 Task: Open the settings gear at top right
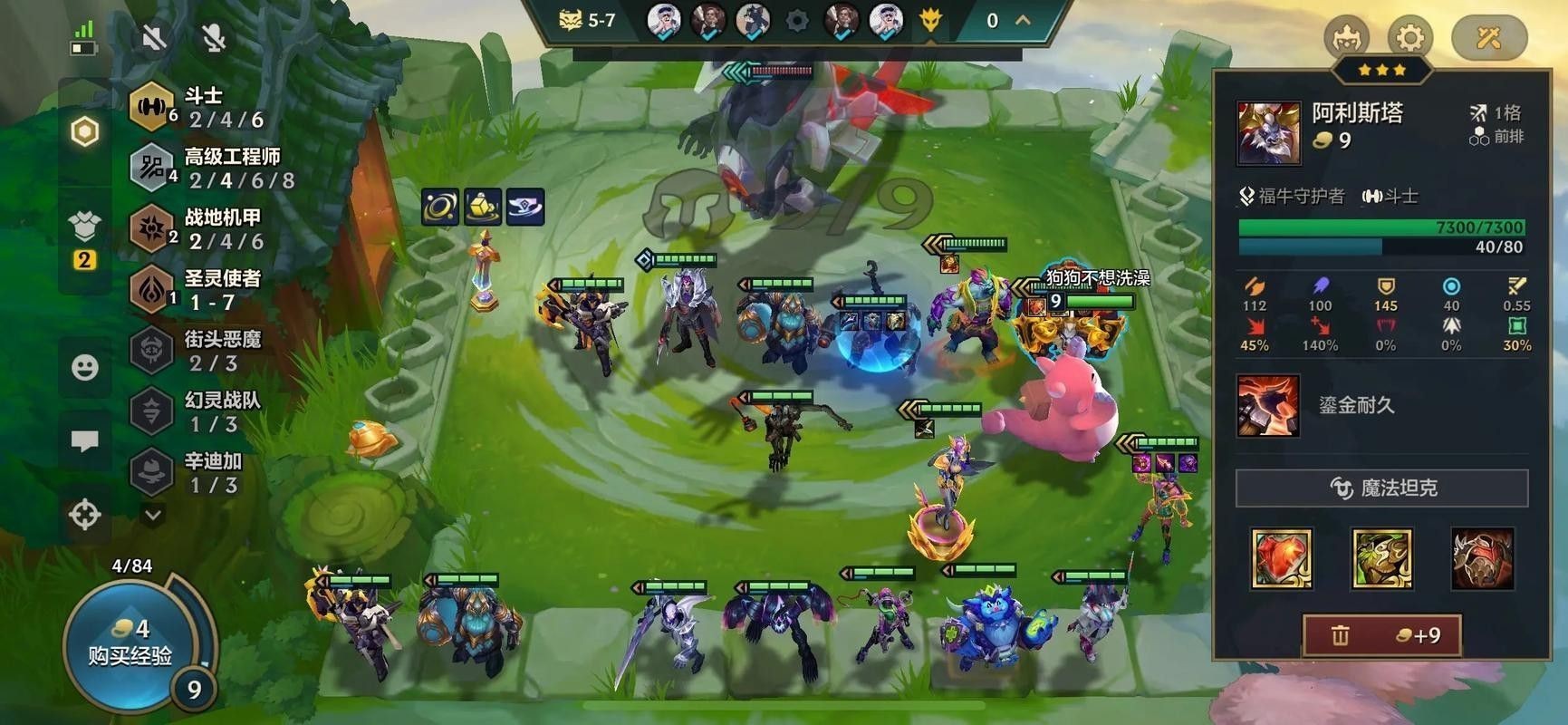click(x=1409, y=38)
